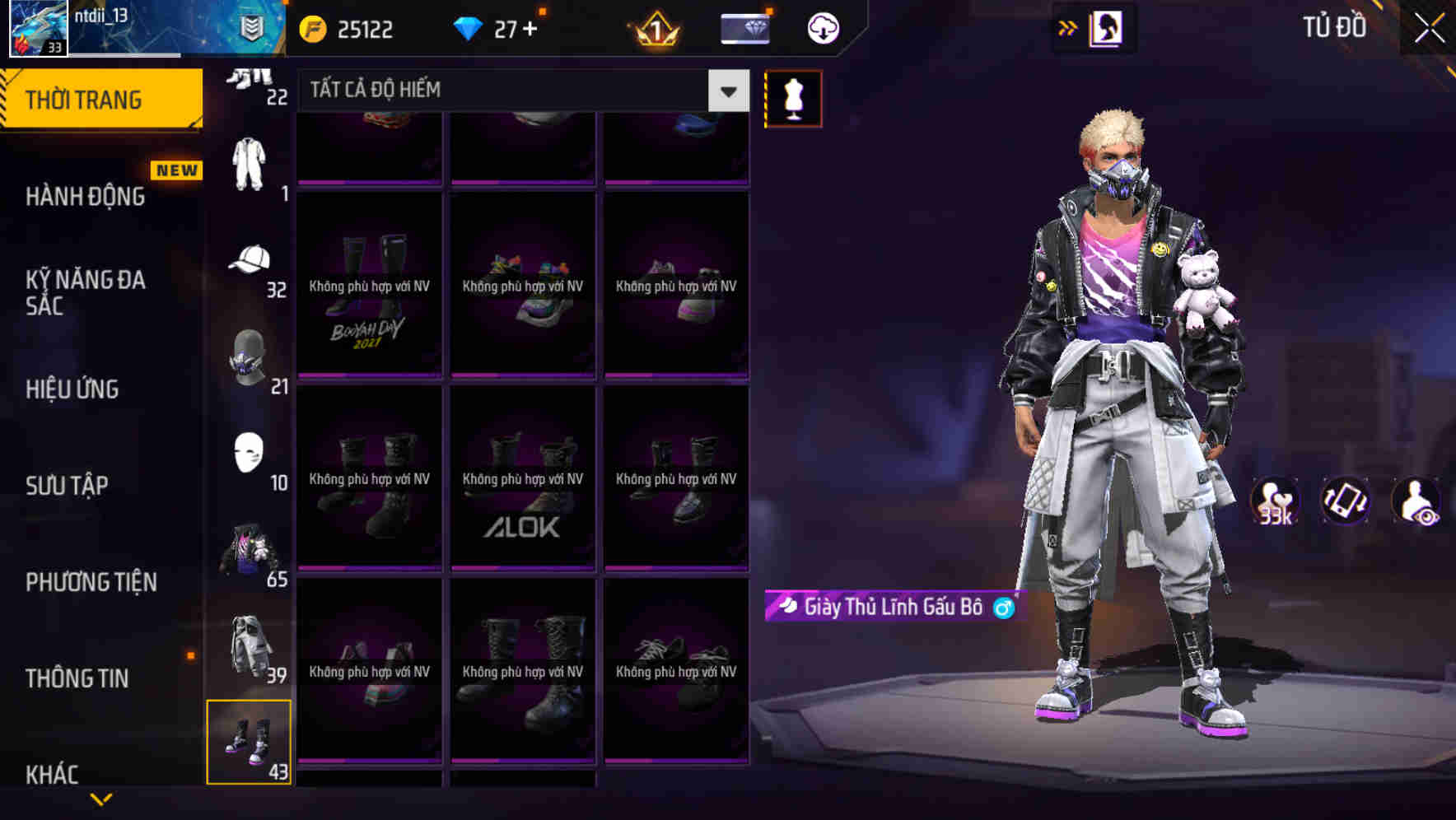Collapse the panel using the double chevrons

coord(1068,27)
